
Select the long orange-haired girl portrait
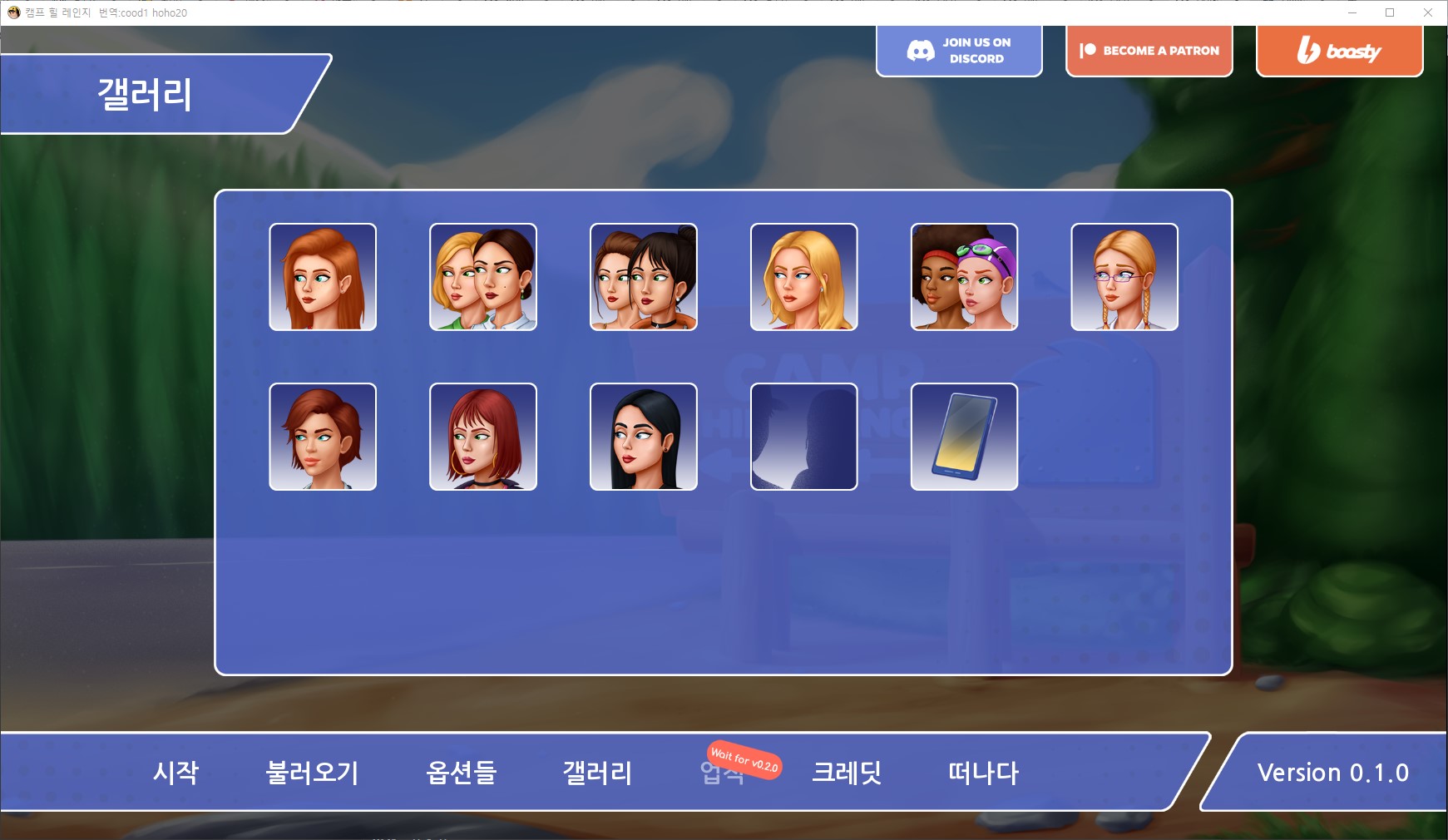click(x=323, y=277)
